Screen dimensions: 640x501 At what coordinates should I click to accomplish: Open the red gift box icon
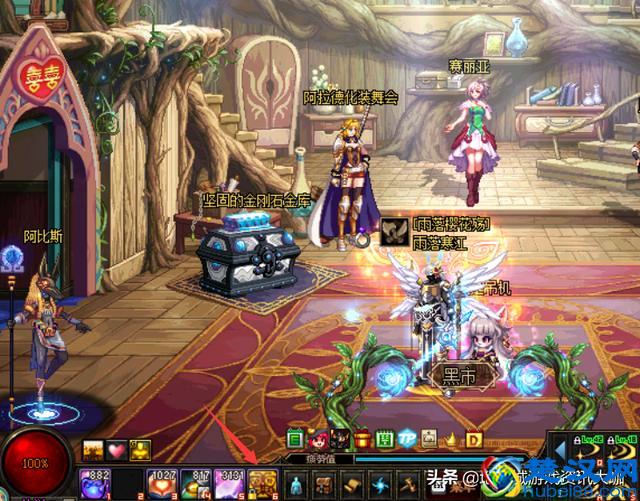tap(362, 439)
